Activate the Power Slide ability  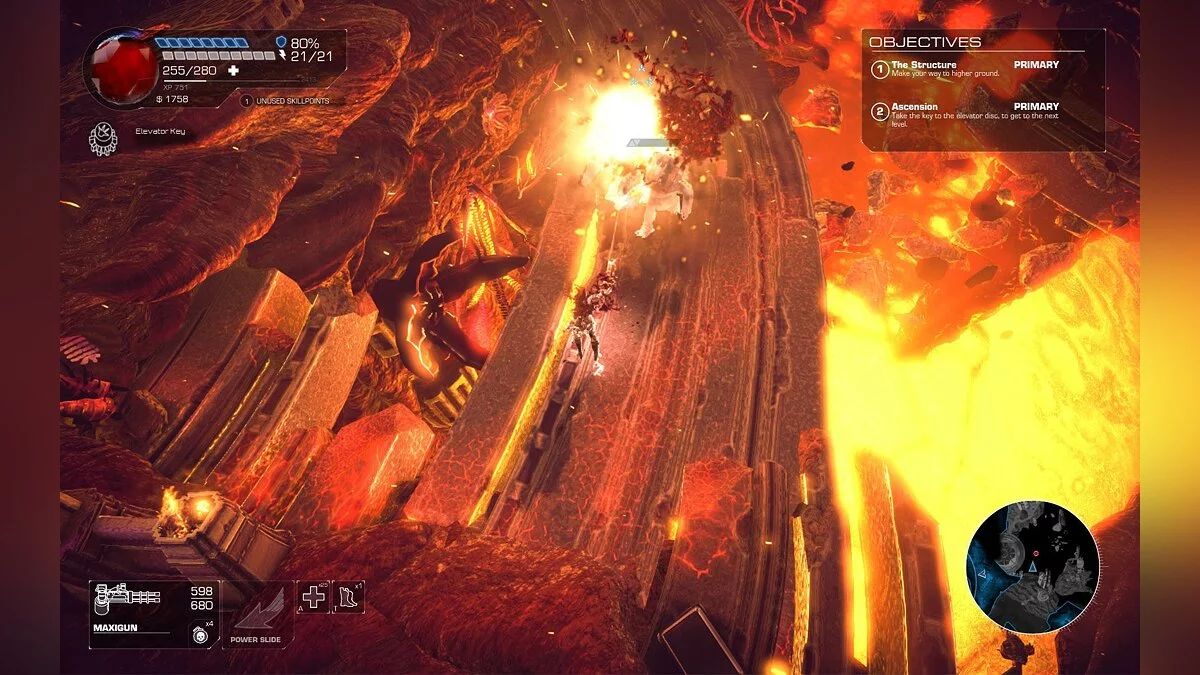click(256, 612)
